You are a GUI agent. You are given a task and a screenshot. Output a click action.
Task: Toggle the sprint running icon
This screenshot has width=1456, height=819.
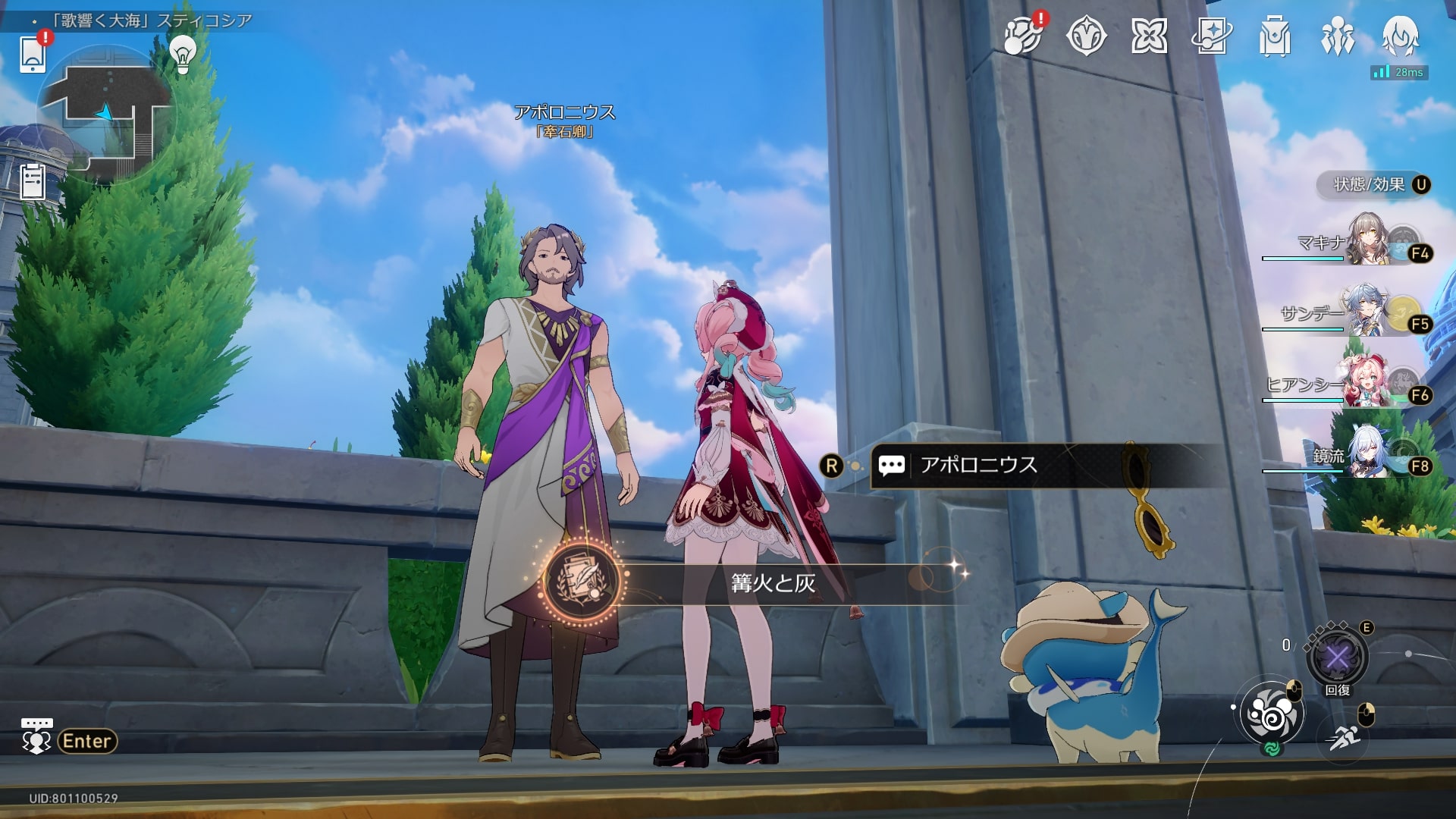[1344, 736]
